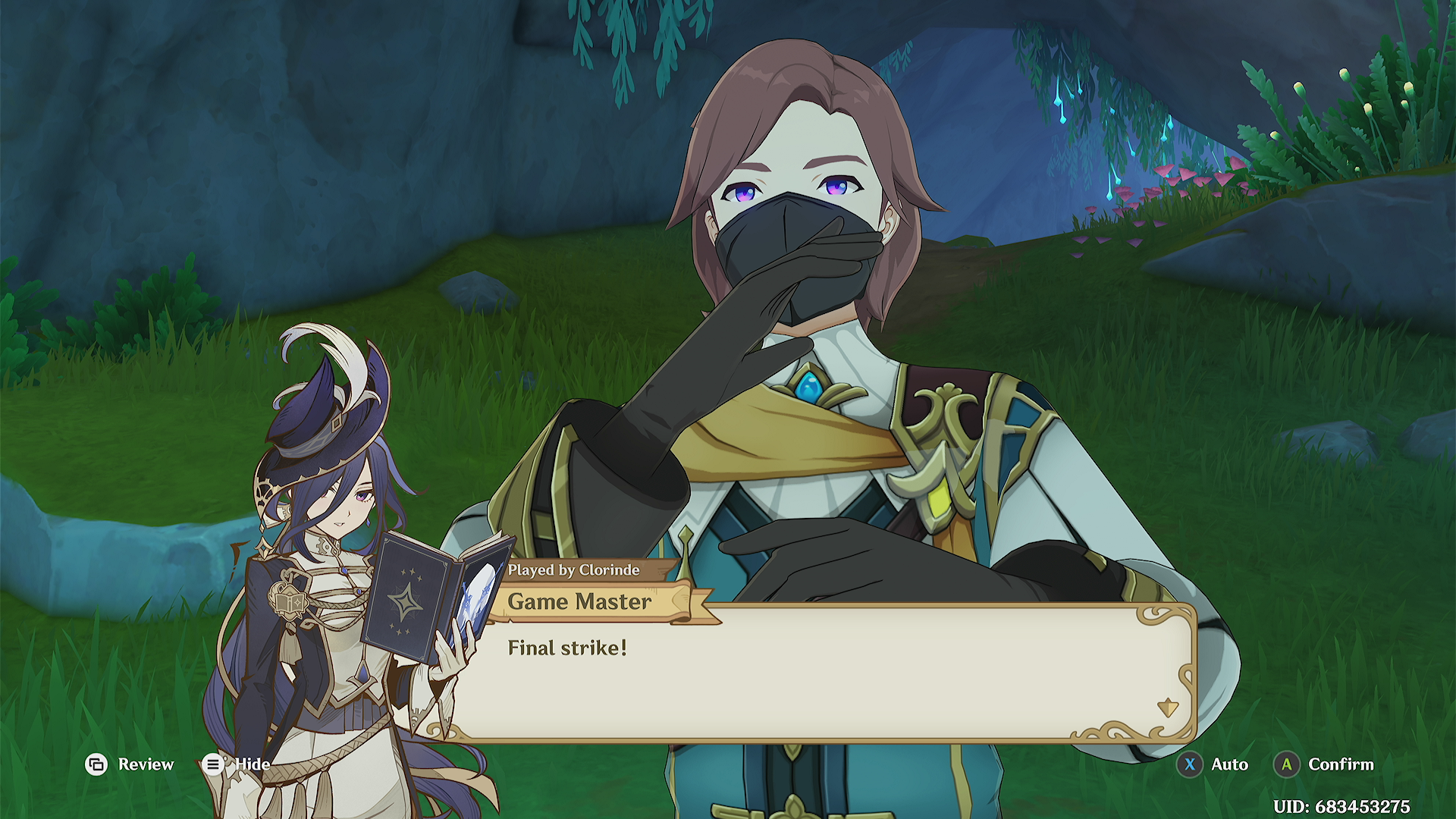Hide the dialogue interface
The height and width of the screenshot is (819, 1456).
(236, 764)
